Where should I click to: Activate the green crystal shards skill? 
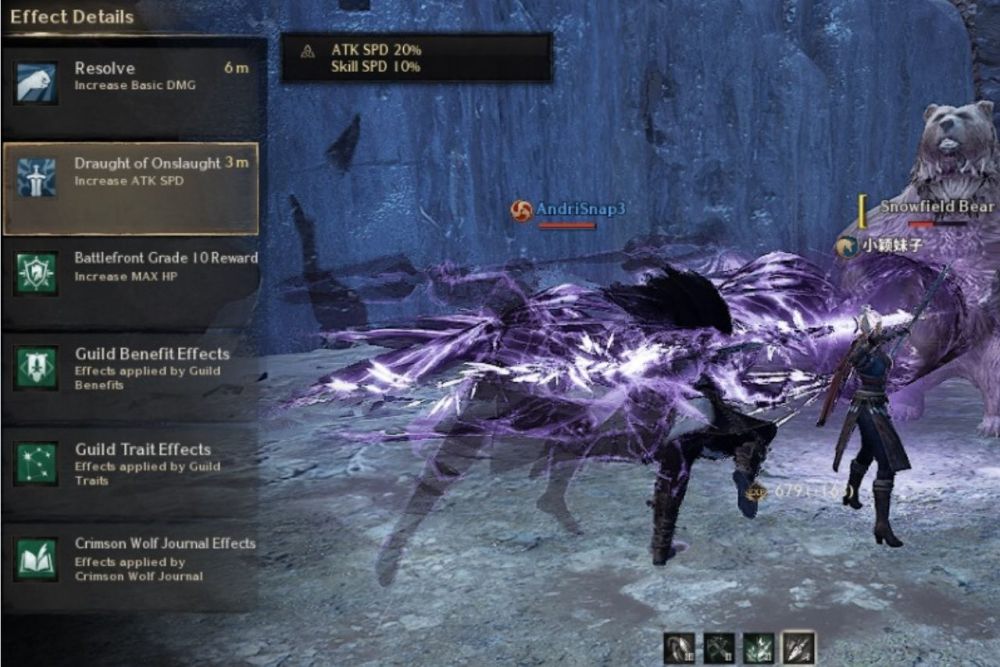point(759,648)
